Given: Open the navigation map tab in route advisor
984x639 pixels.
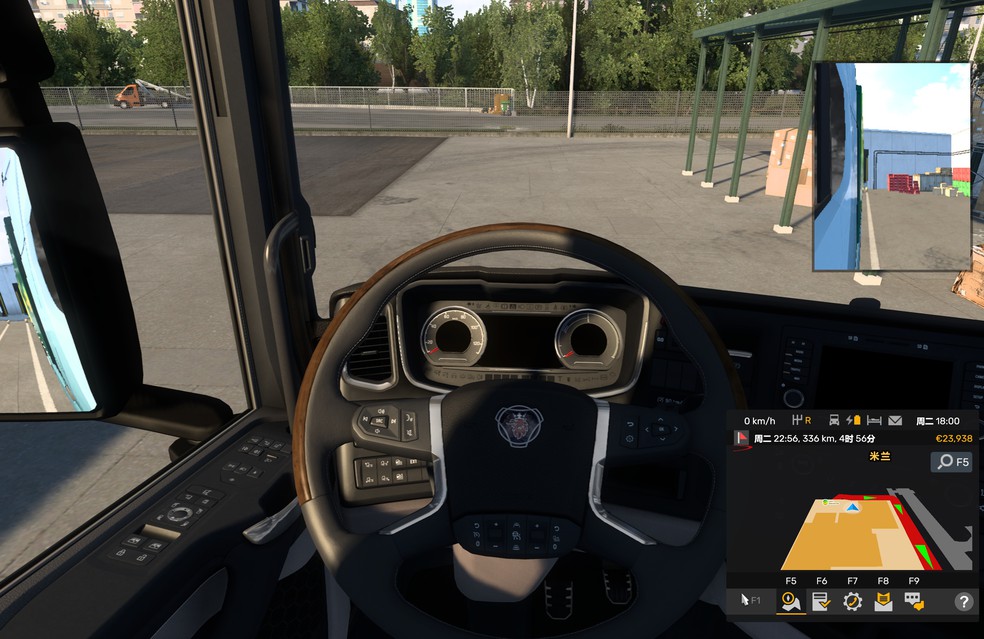Looking at the screenshot, I should coord(790,601).
